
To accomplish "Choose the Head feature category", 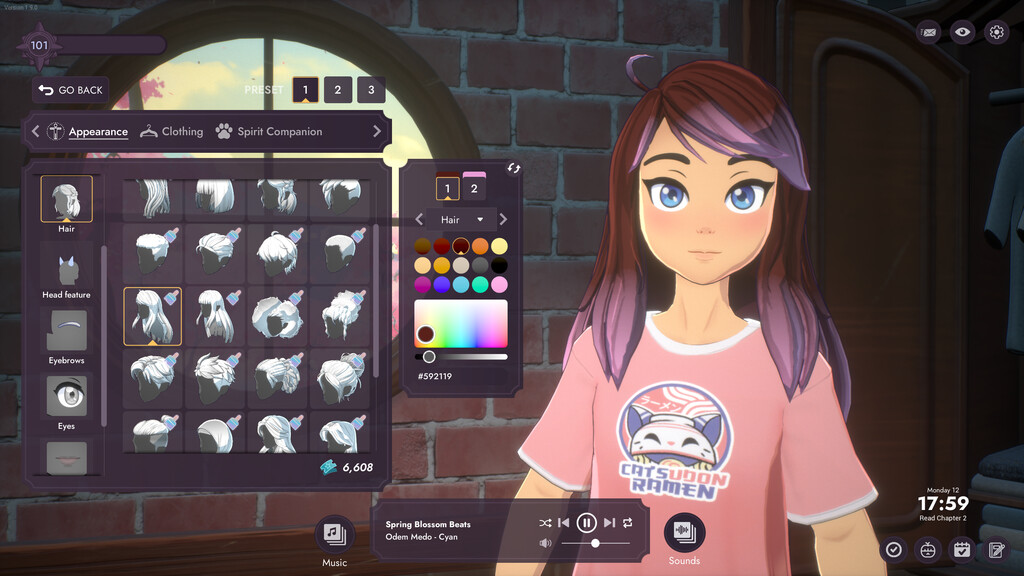I will [66, 275].
